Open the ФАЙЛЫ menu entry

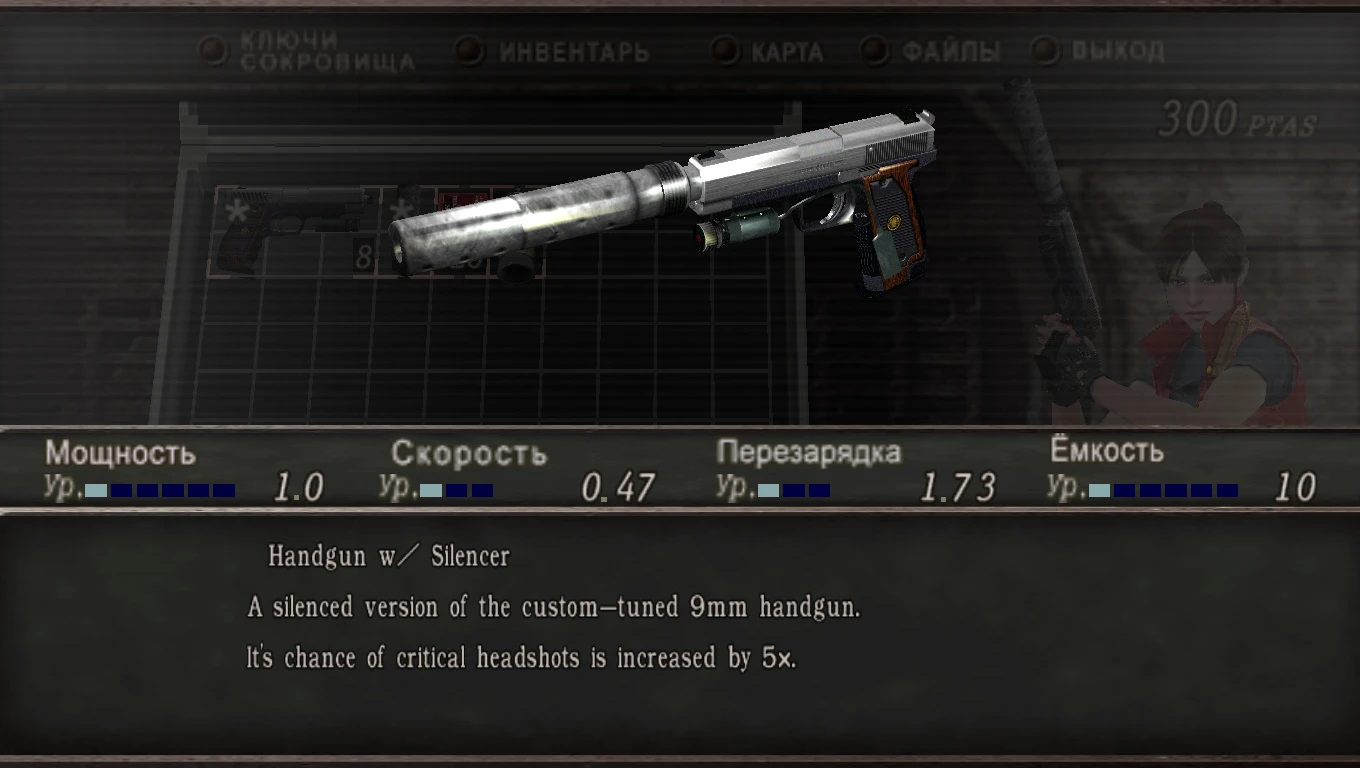click(x=952, y=49)
